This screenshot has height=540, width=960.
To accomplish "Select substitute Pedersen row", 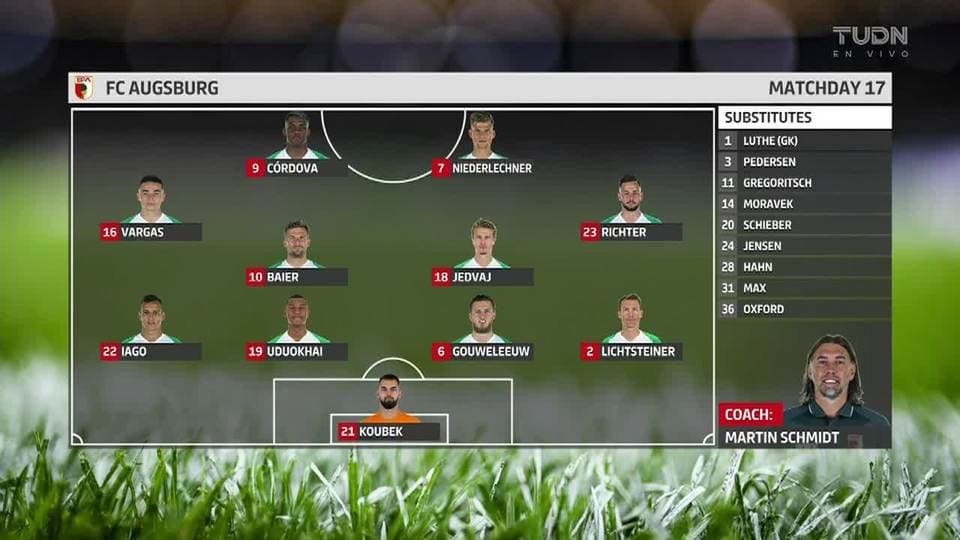I will [804, 162].
